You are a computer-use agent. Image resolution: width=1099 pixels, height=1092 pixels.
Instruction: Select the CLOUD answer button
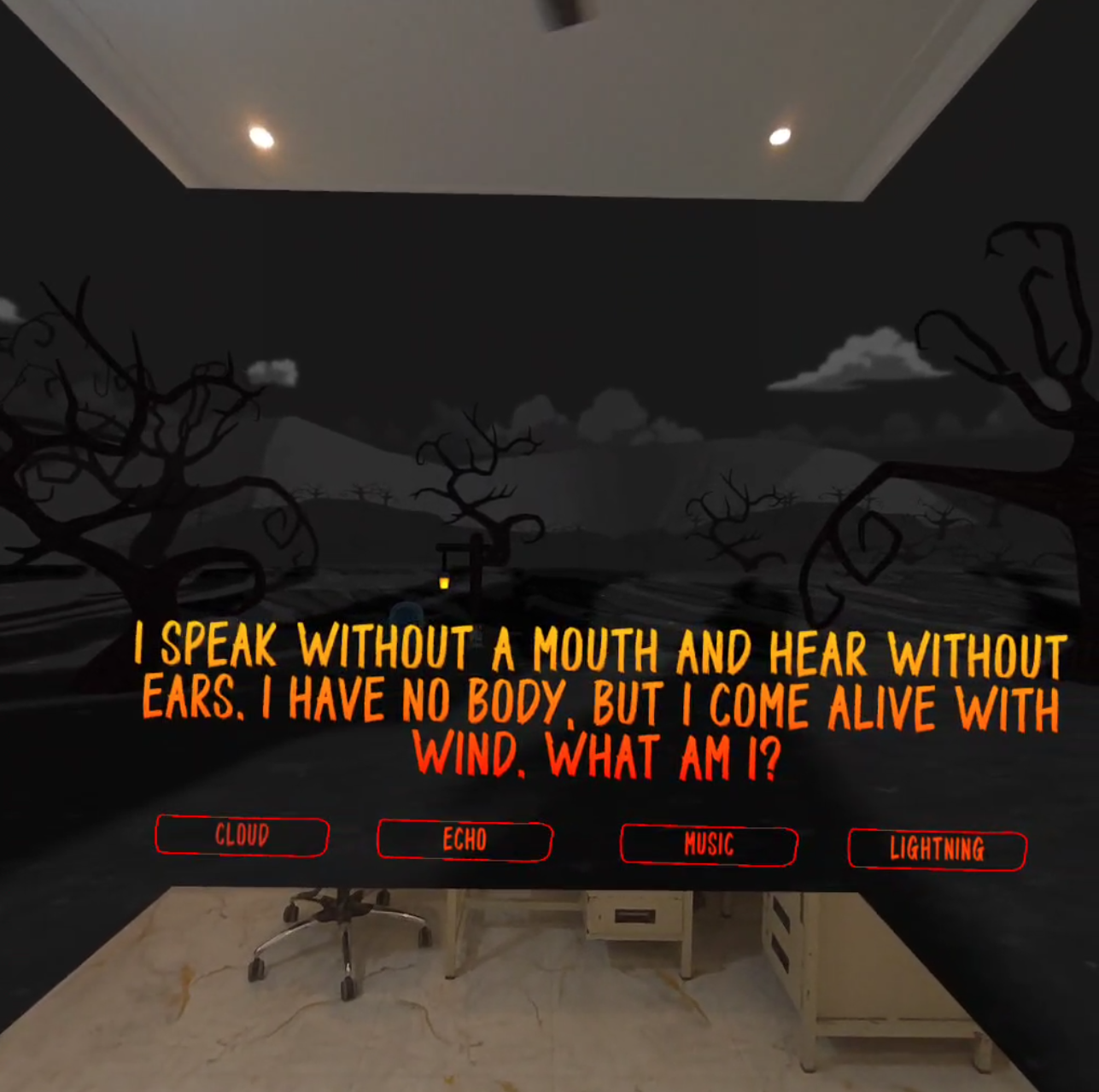(242, 836)
